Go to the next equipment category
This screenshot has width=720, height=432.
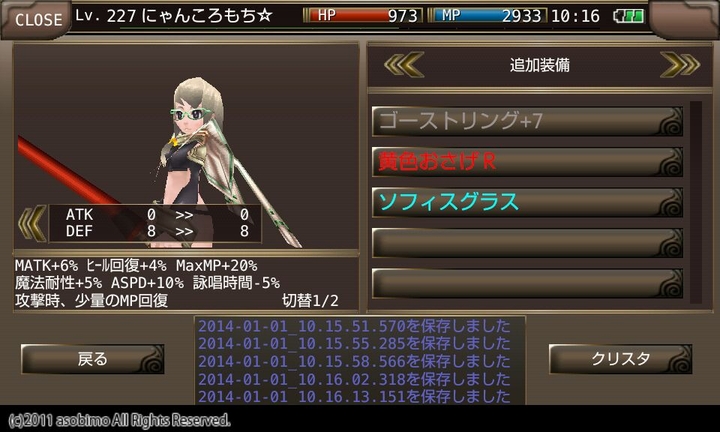(x=678, y=65)
